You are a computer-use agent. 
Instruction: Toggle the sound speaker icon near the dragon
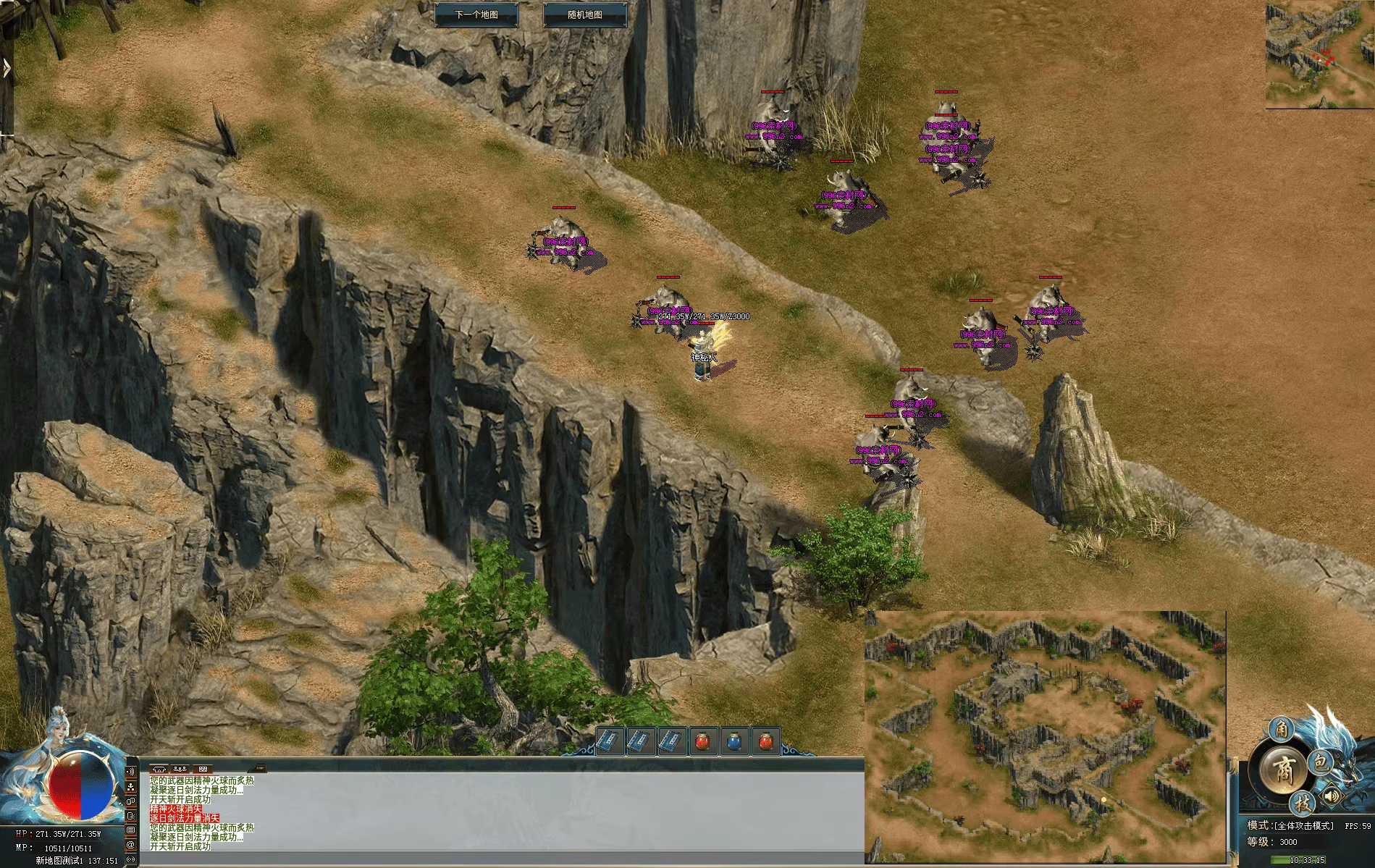pos(1332,796)
